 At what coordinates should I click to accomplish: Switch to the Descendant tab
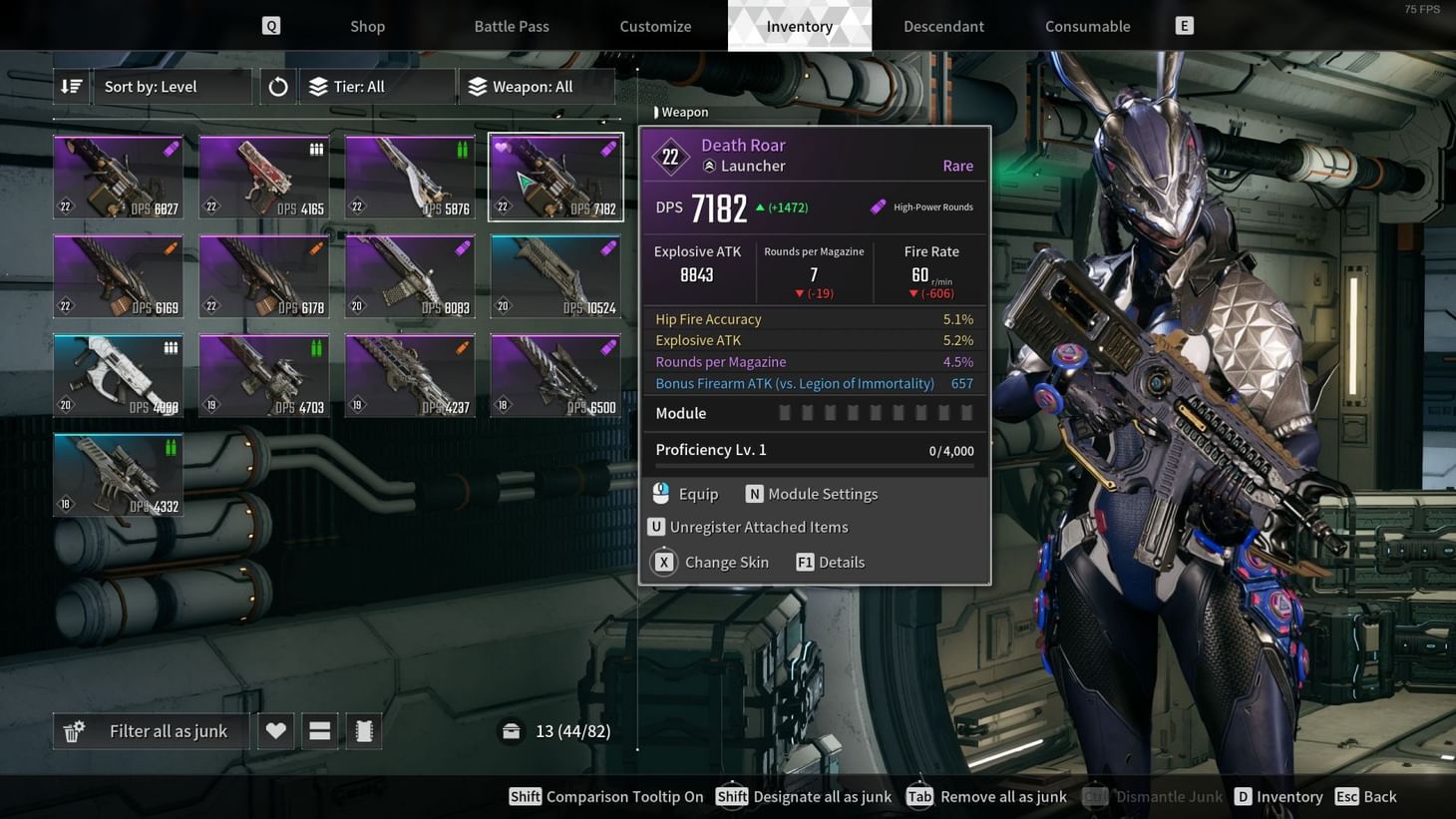pos(942,26)
